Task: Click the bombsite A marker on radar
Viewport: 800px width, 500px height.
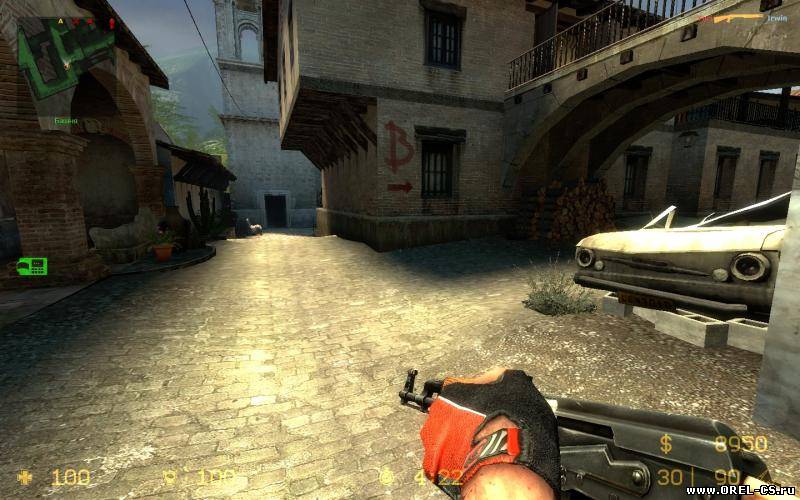Action: 60,20
